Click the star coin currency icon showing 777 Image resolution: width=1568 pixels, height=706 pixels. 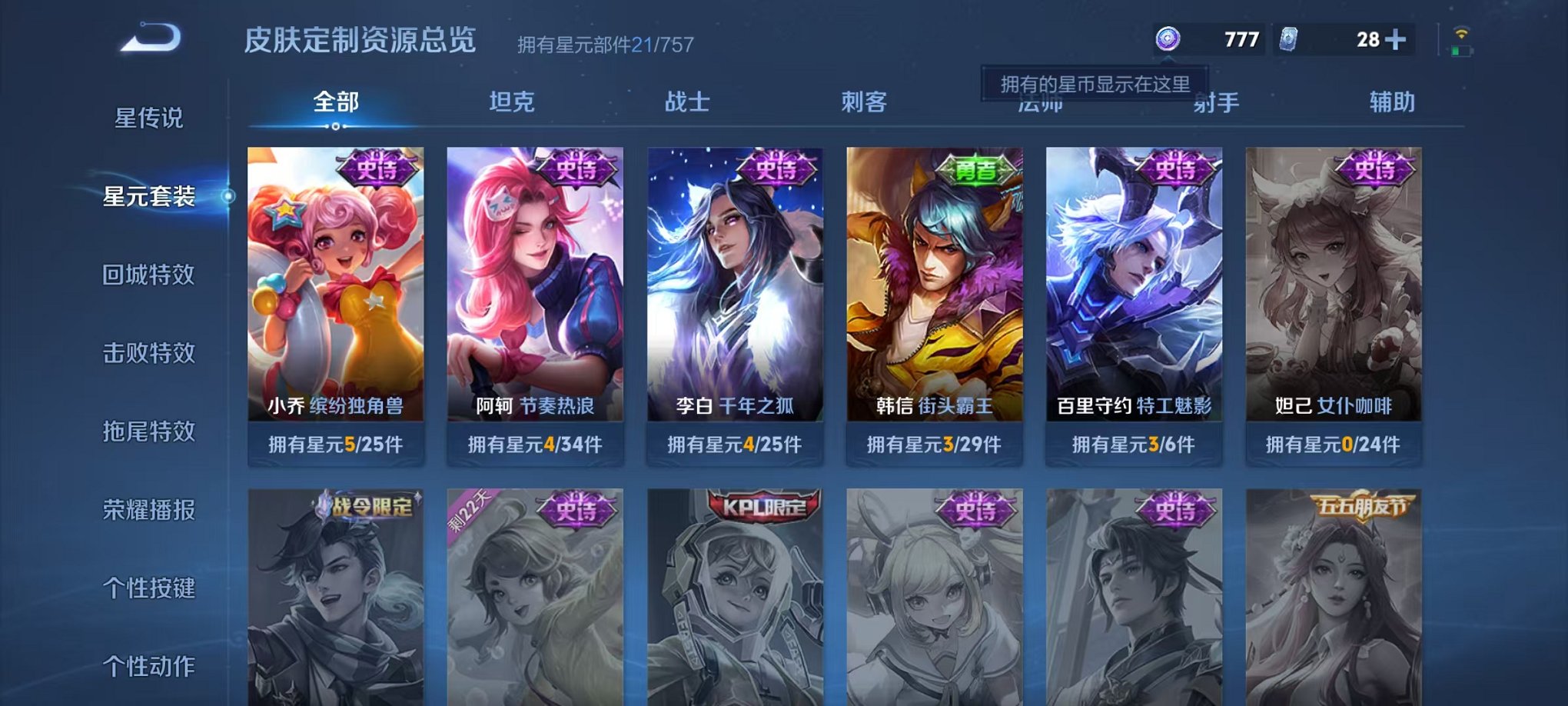(x=1168, y=37)
